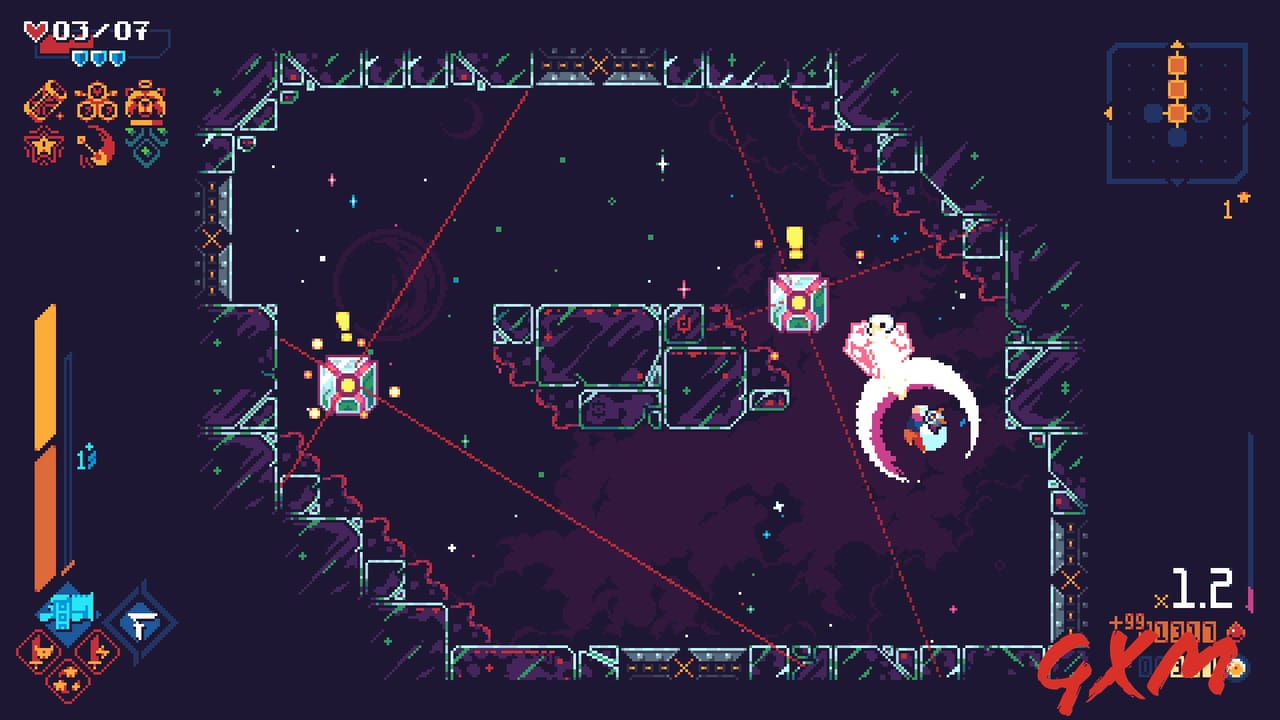Select the teal amulet blessing icon

coord(145,148)
